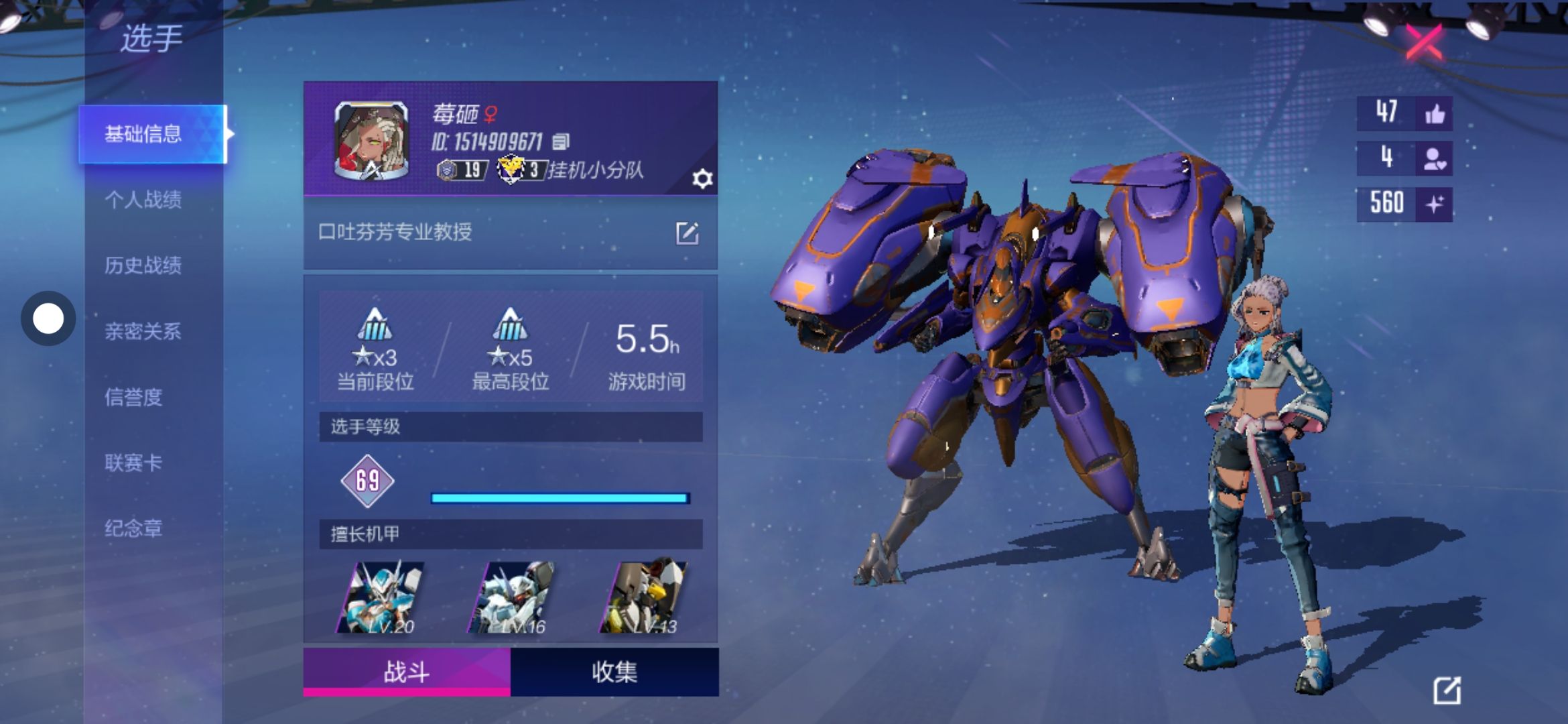Choose the LV.16 white mecha thumbnail
The image size is (1568, 724).
[x=513, y=598]
